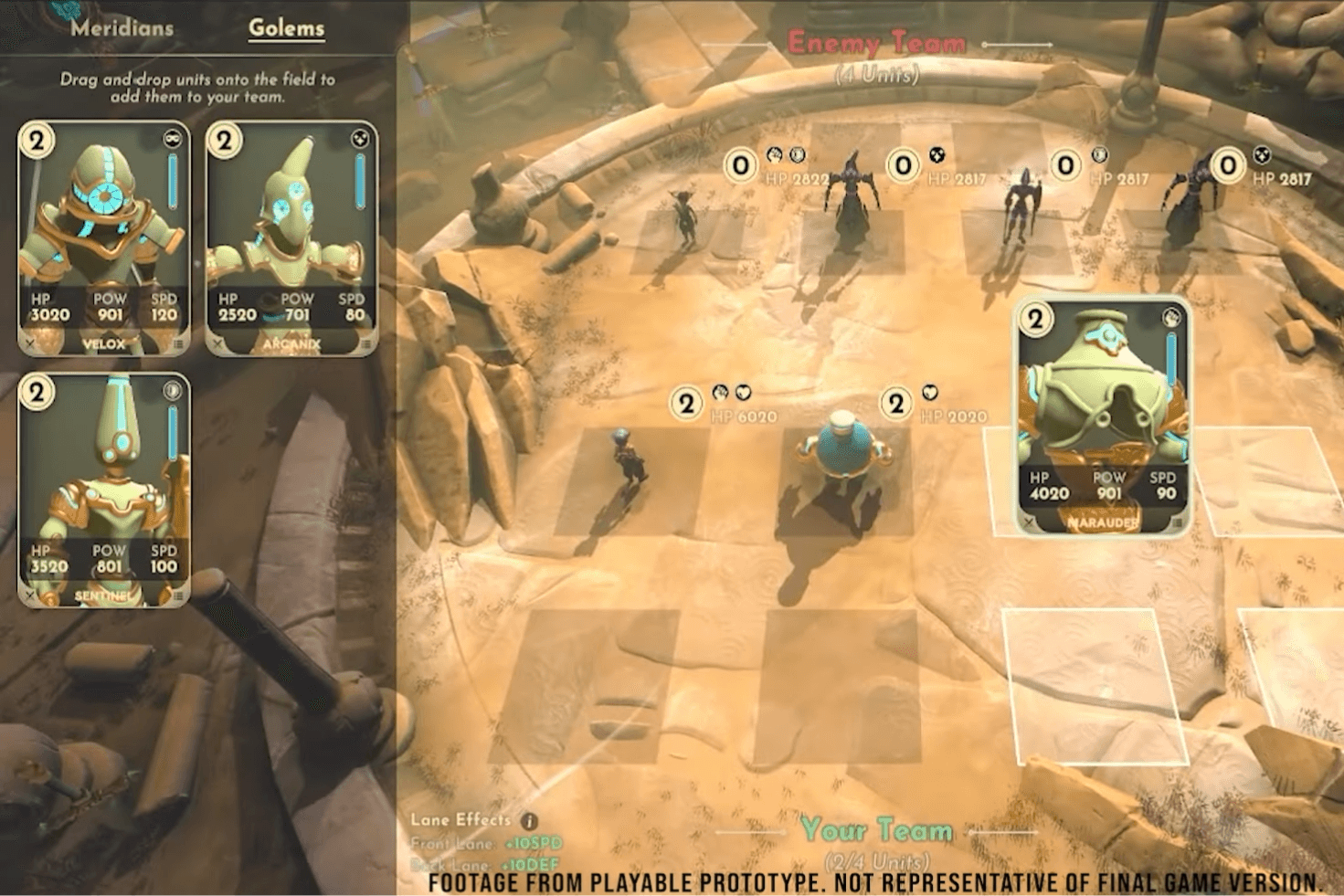Click the Sentinel card class icon

coord(174,390)
